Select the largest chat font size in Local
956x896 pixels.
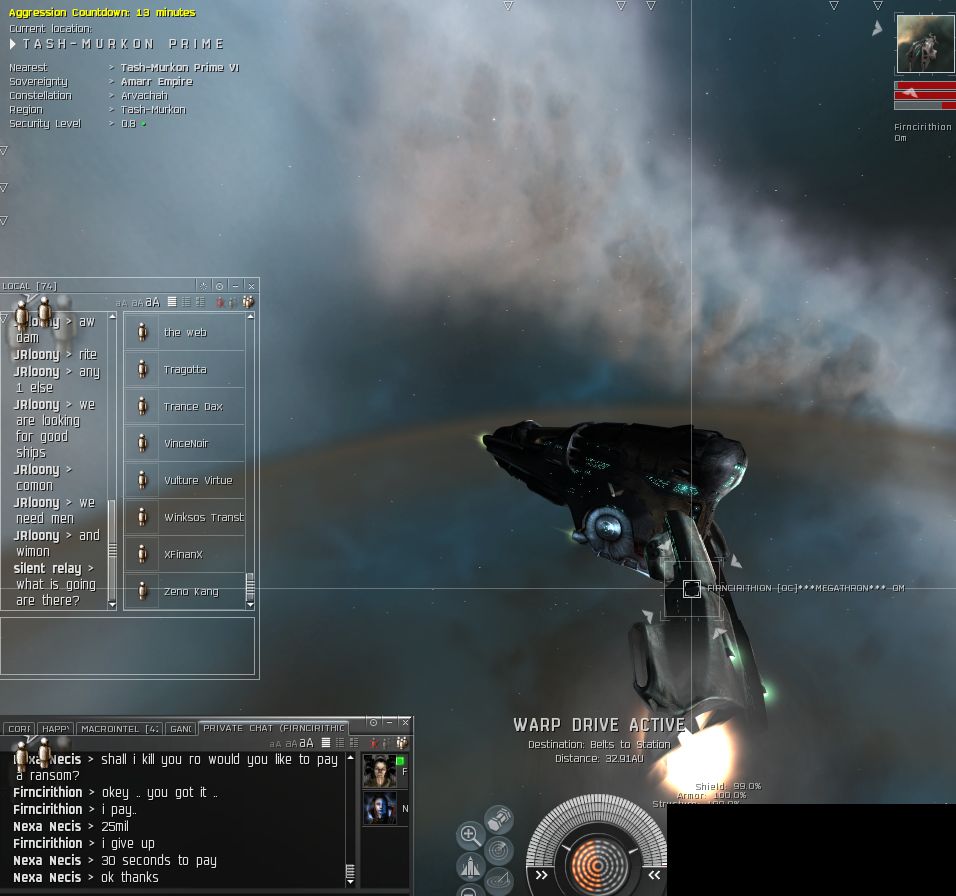(x=153, y=302)
